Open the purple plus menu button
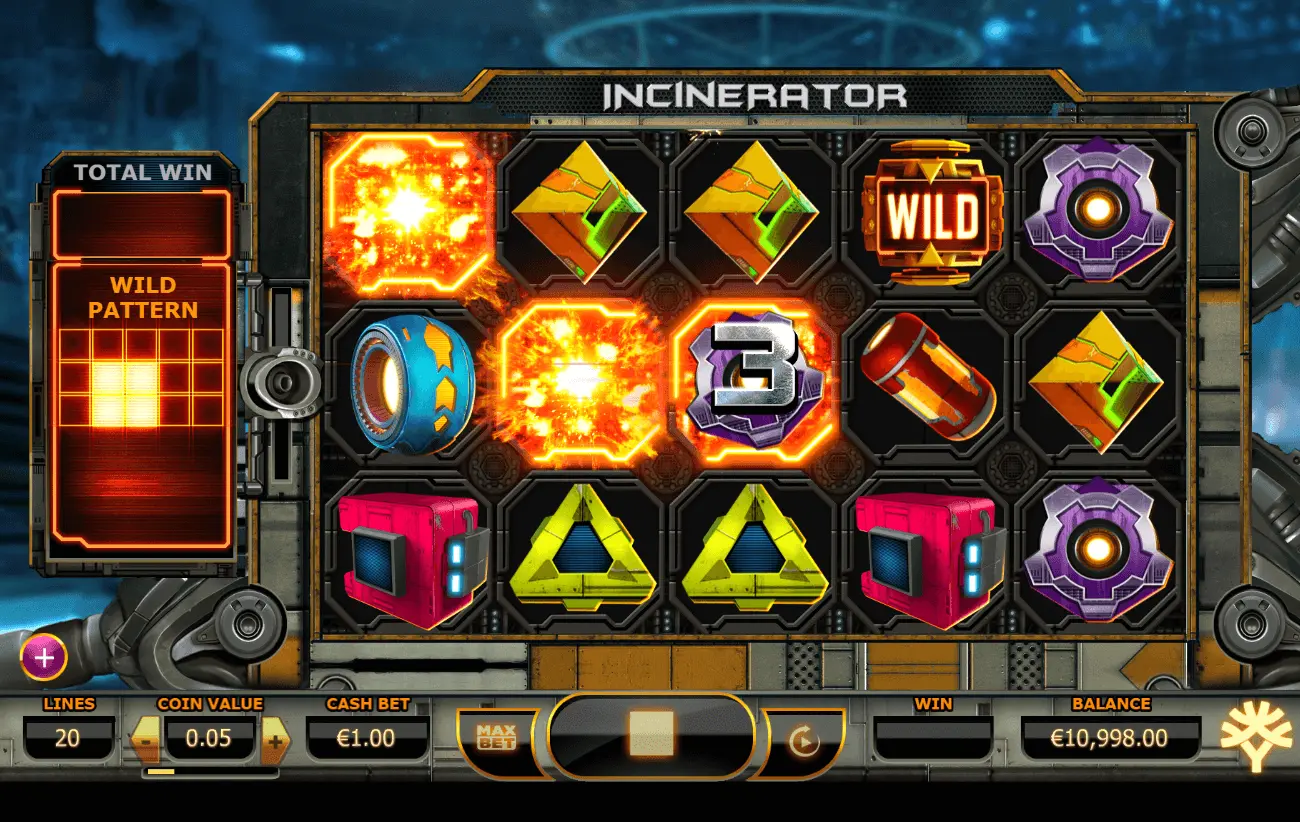 coord(44,658)
